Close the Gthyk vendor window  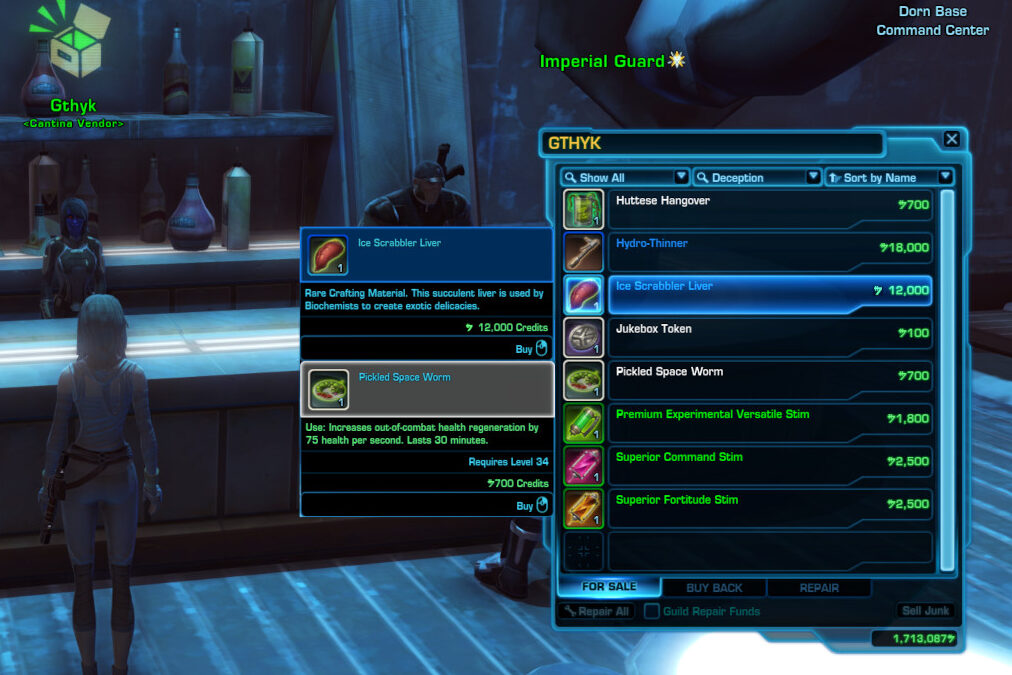click(952, 140)
